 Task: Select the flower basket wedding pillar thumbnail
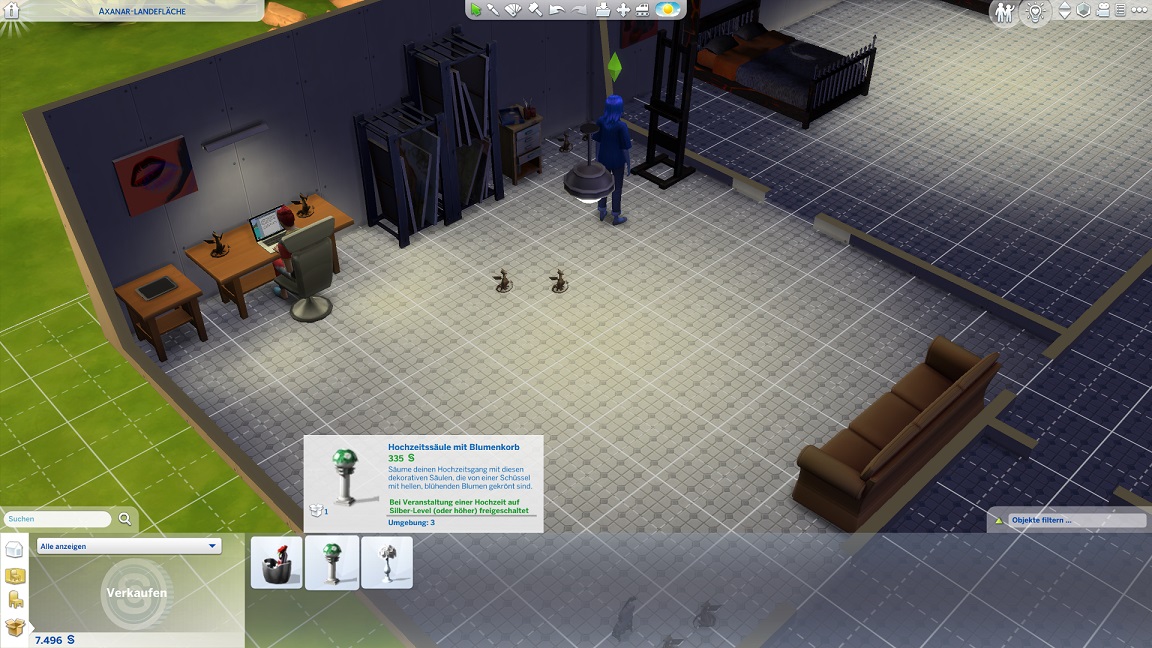click(332, 563)
